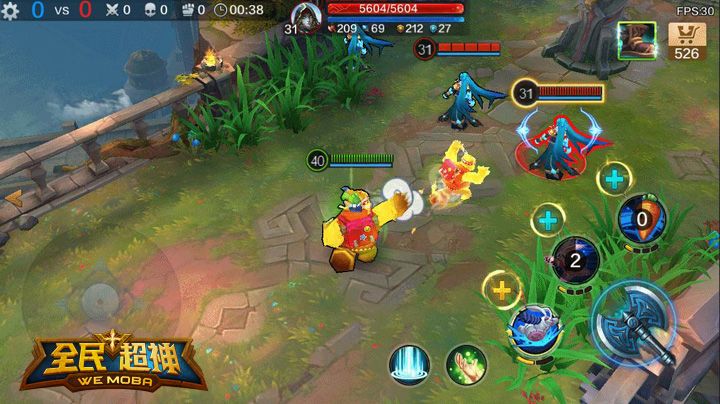Use the blue recall beam spell

[x=408, y=361]
